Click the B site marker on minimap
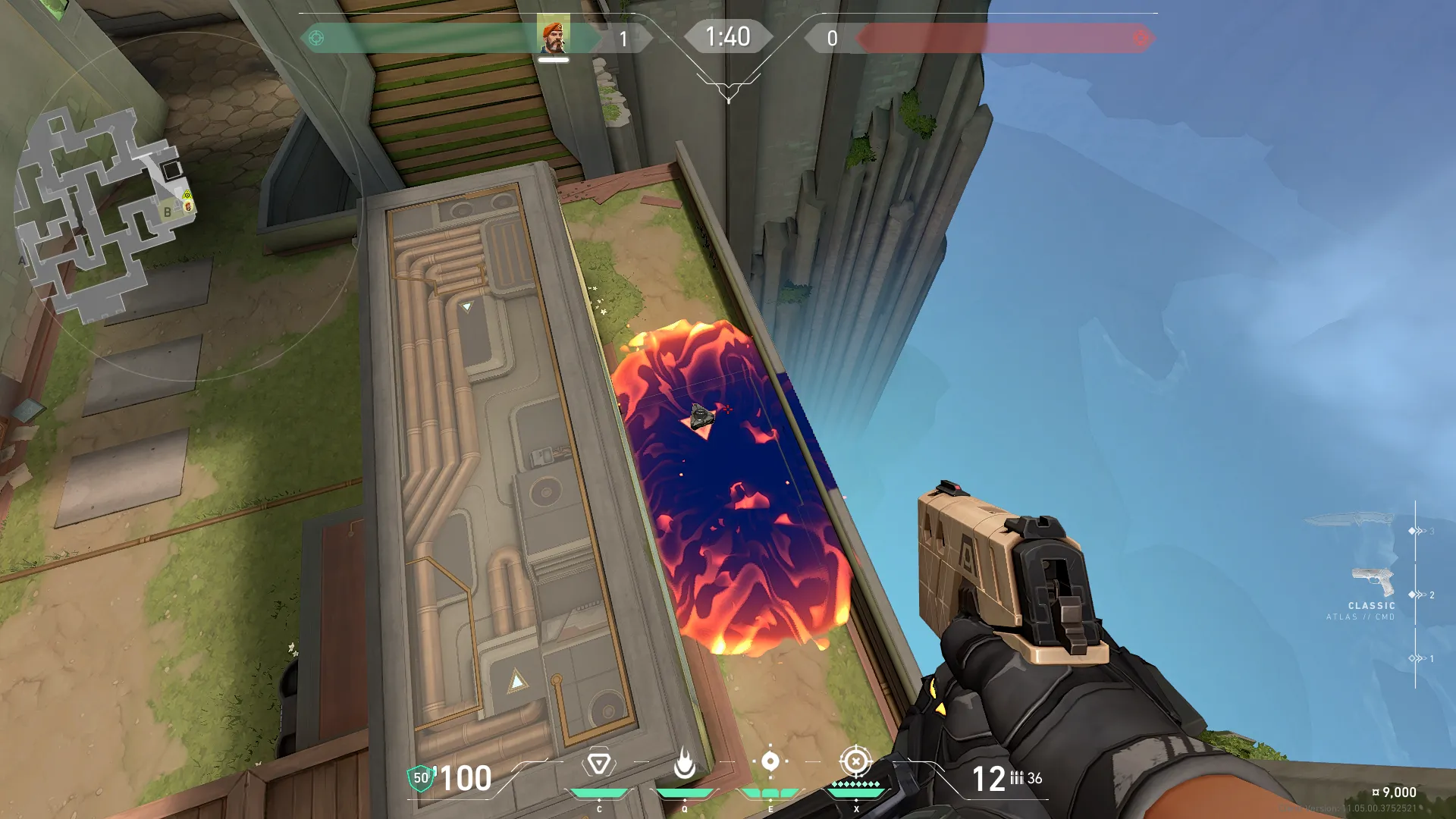 pos(168,212)
